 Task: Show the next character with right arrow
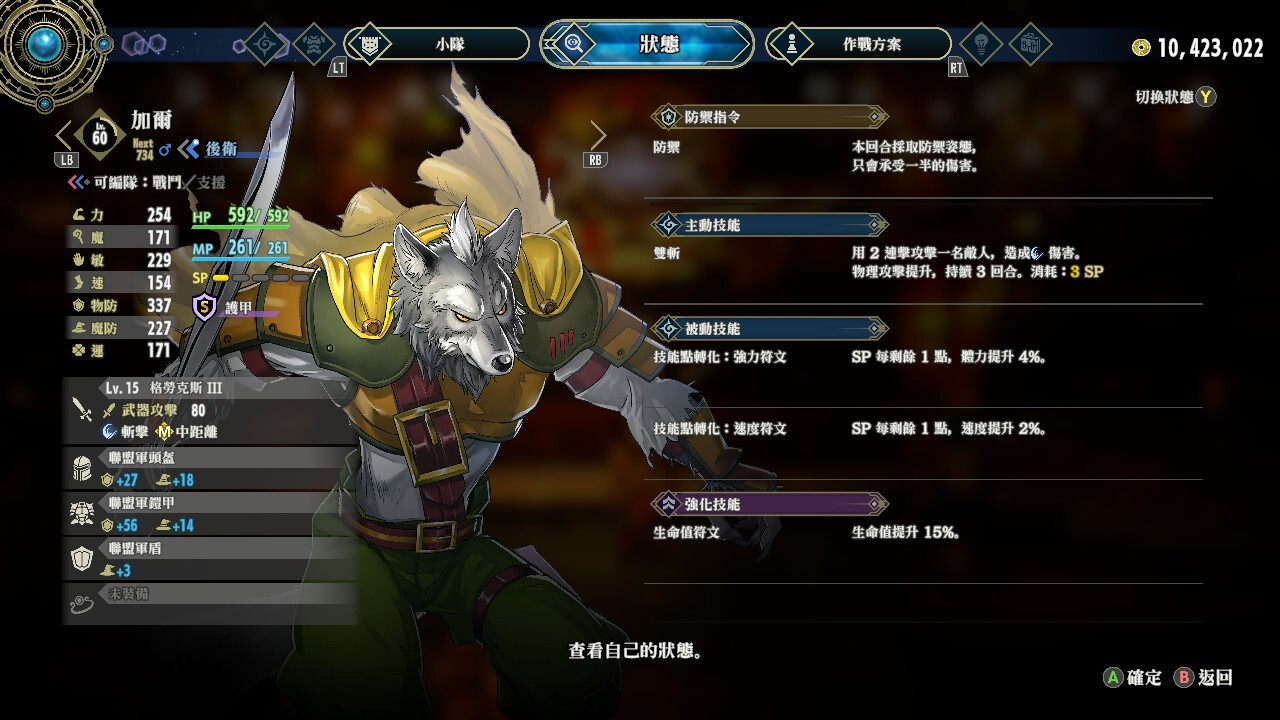597,135
